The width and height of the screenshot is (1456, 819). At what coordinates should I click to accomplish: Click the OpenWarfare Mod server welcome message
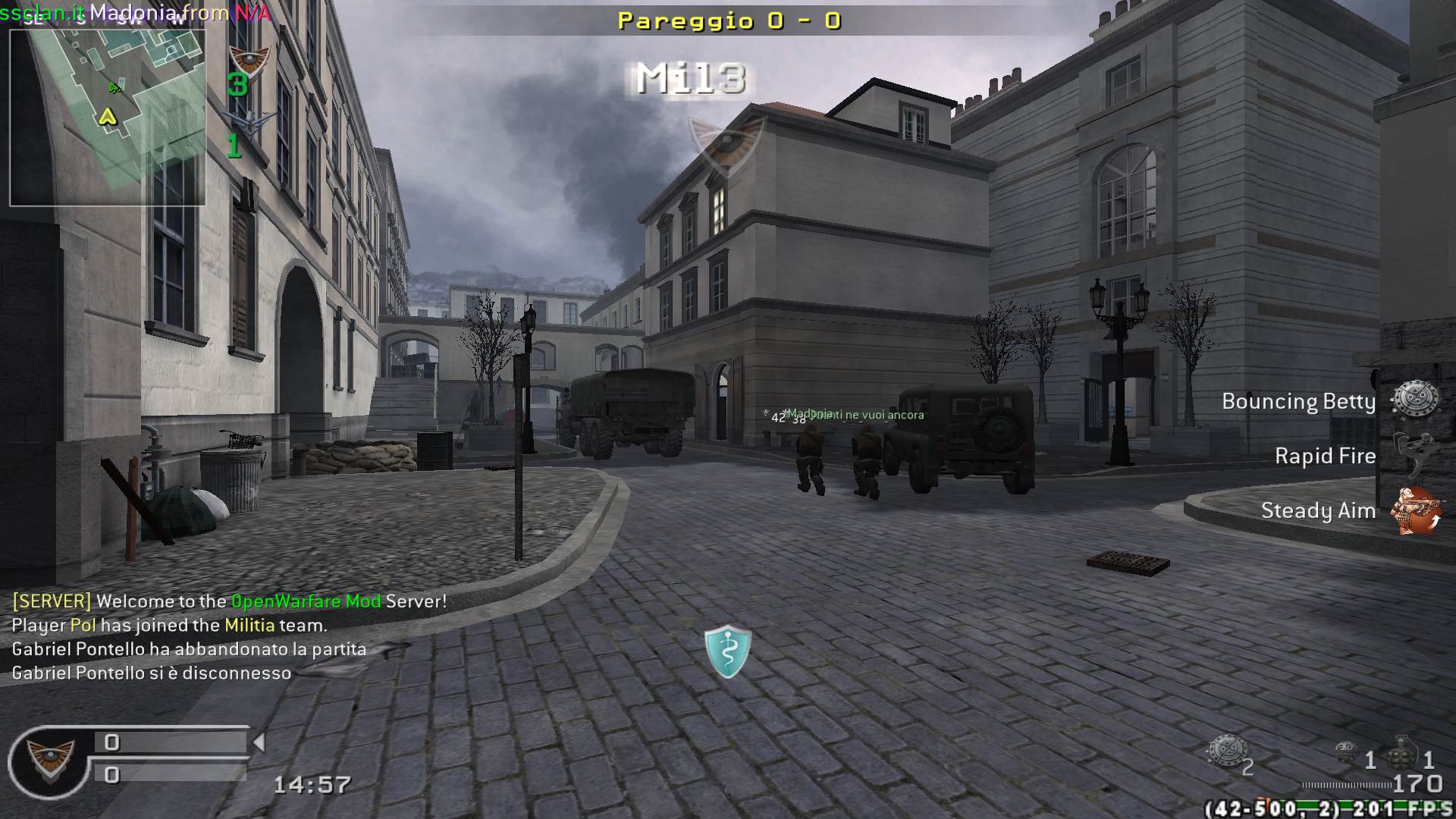[229, 601]
